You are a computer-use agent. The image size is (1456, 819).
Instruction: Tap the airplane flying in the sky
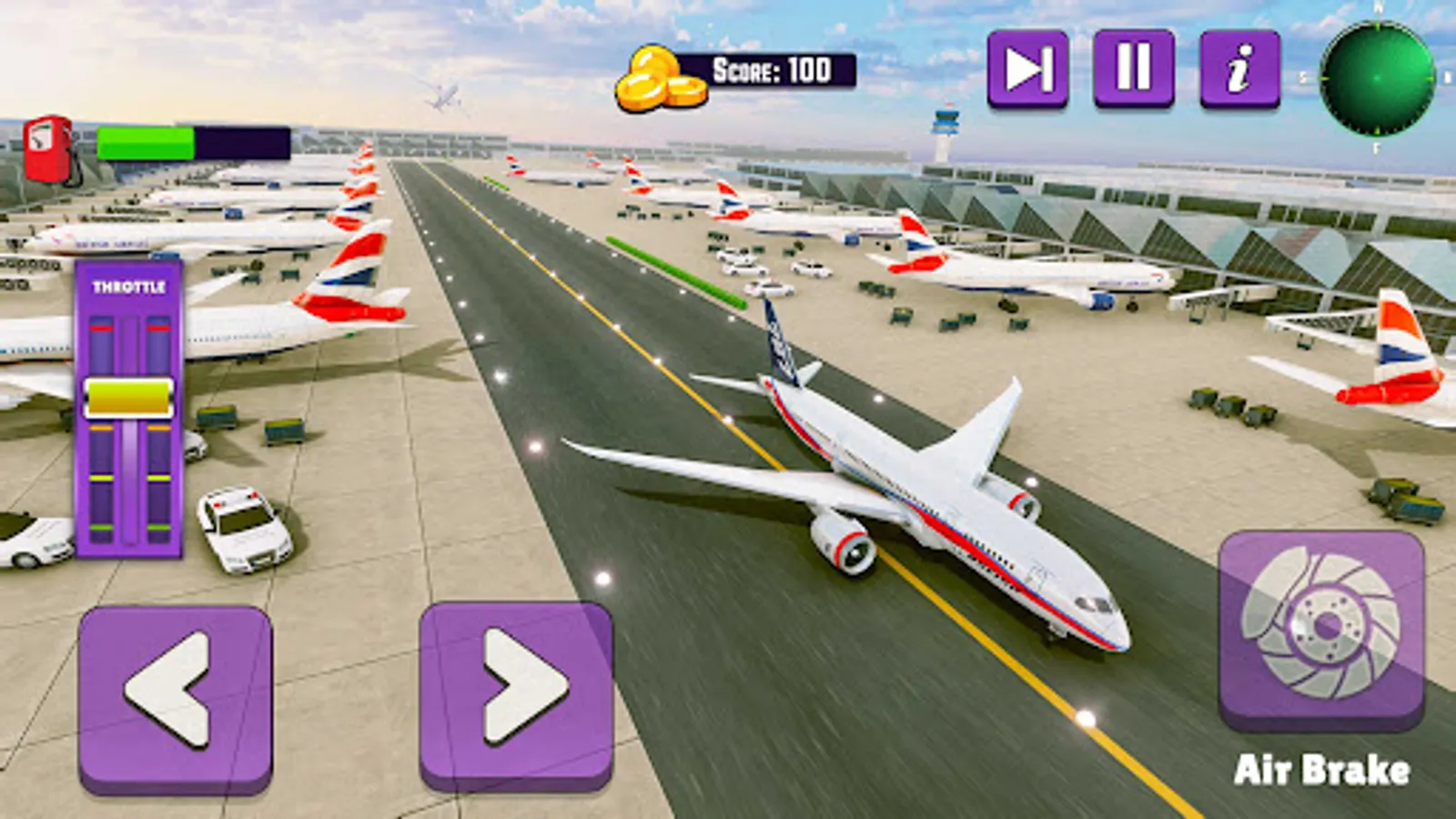click(443, 94)
